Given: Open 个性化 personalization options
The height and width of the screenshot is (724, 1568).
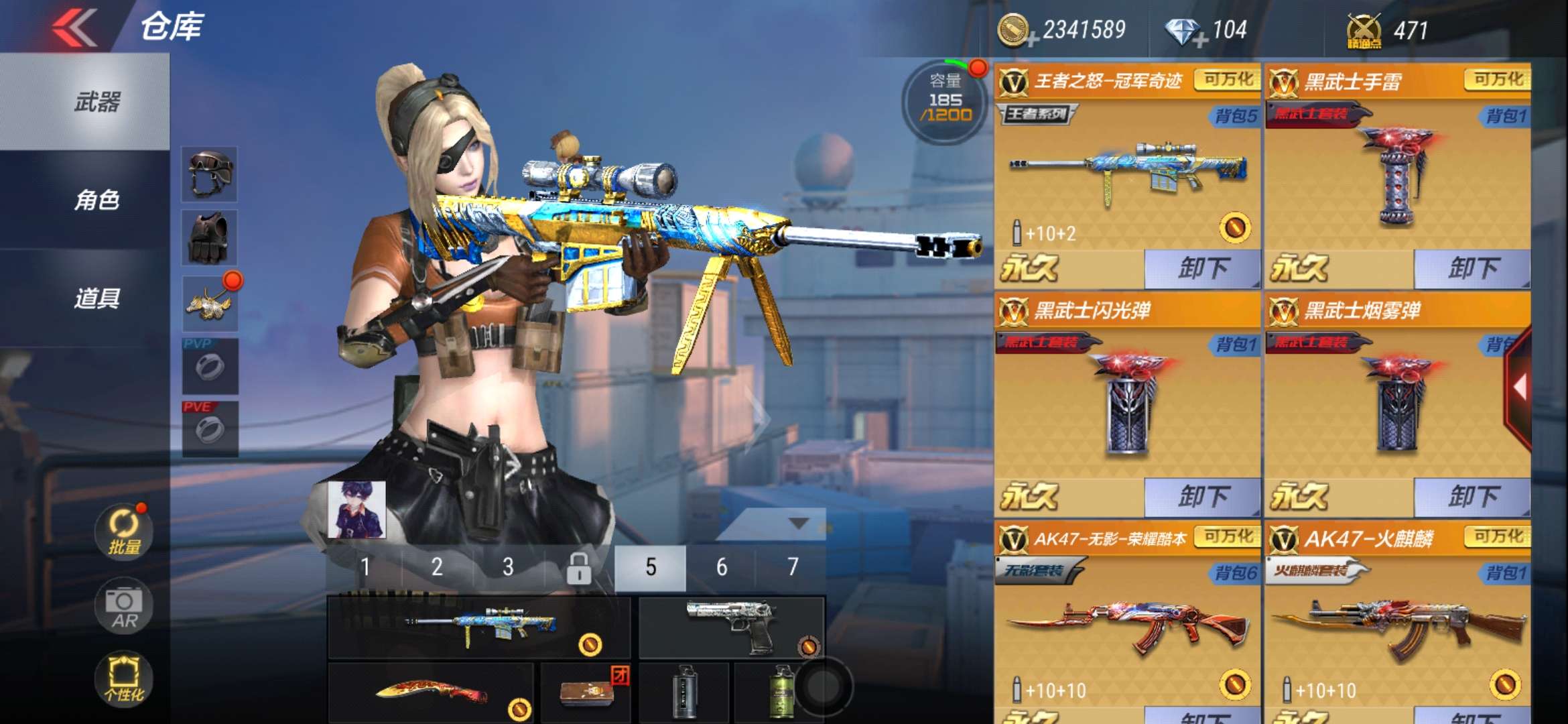Looking at the screenshot, I should [x=124, y=678].
